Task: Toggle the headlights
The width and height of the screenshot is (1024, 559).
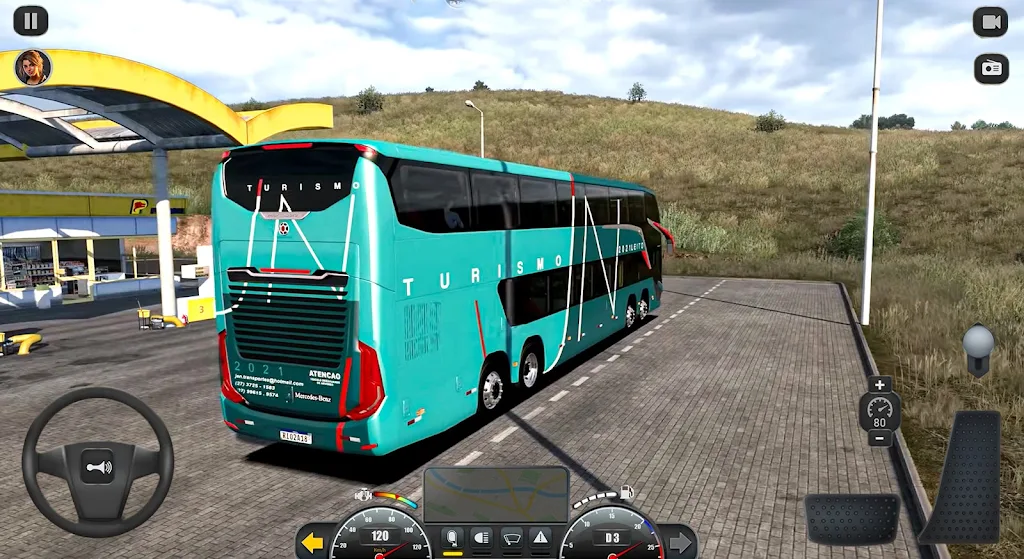Action: point(481,538)
